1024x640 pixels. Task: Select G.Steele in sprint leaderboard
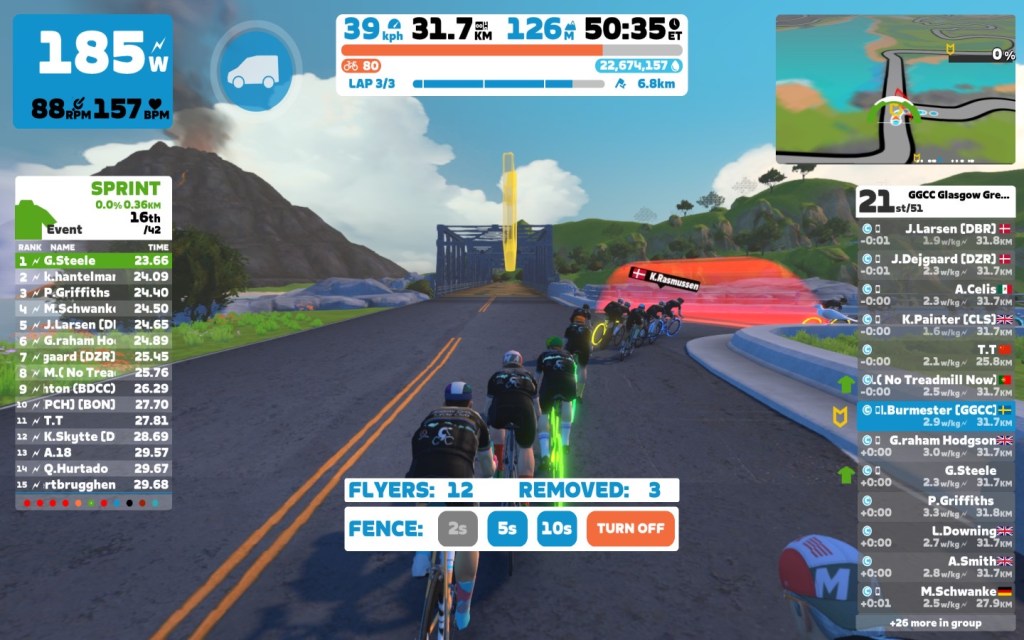(93, 260)
